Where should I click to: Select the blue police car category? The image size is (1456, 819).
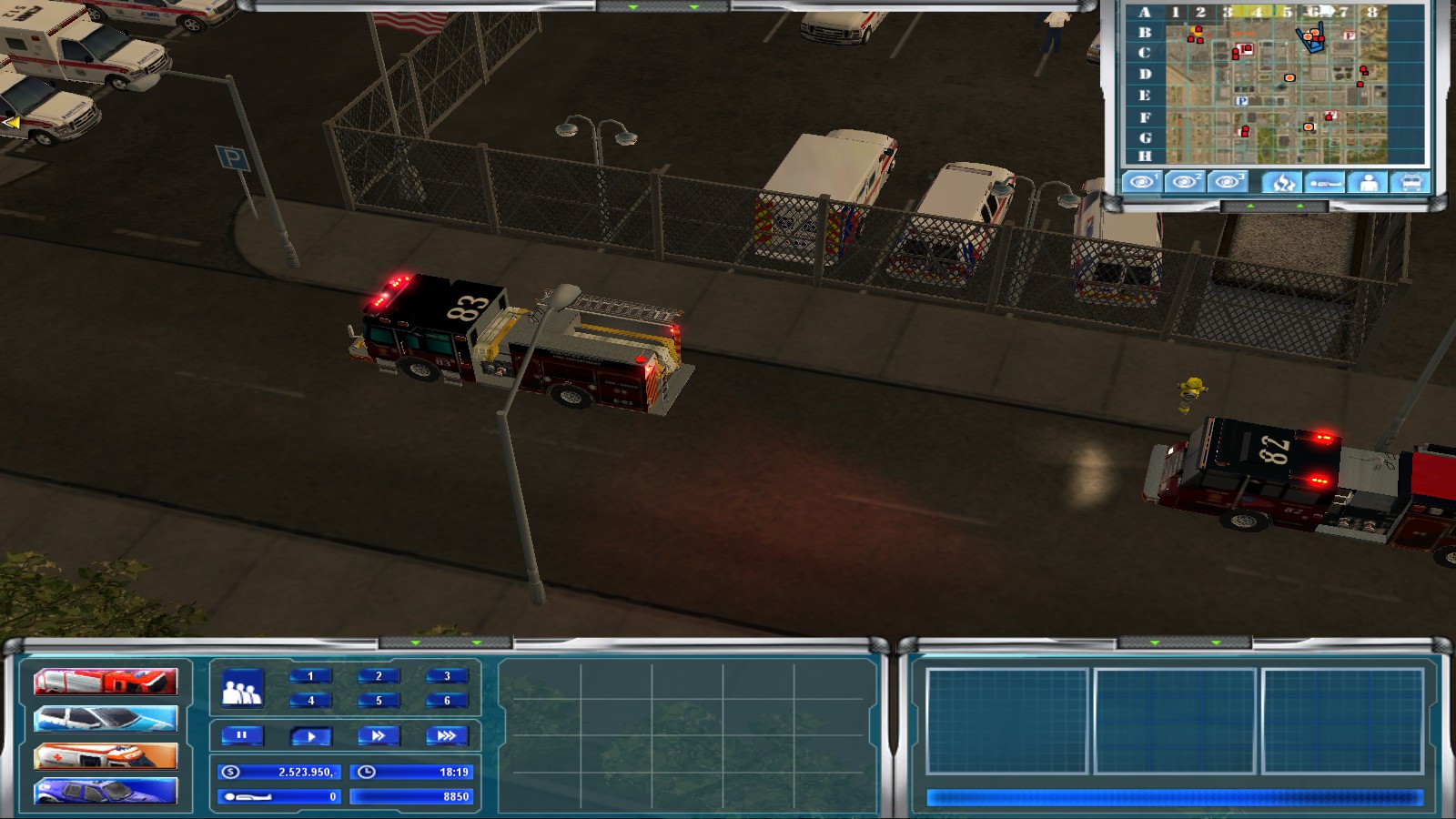click(x=105, y=792)
